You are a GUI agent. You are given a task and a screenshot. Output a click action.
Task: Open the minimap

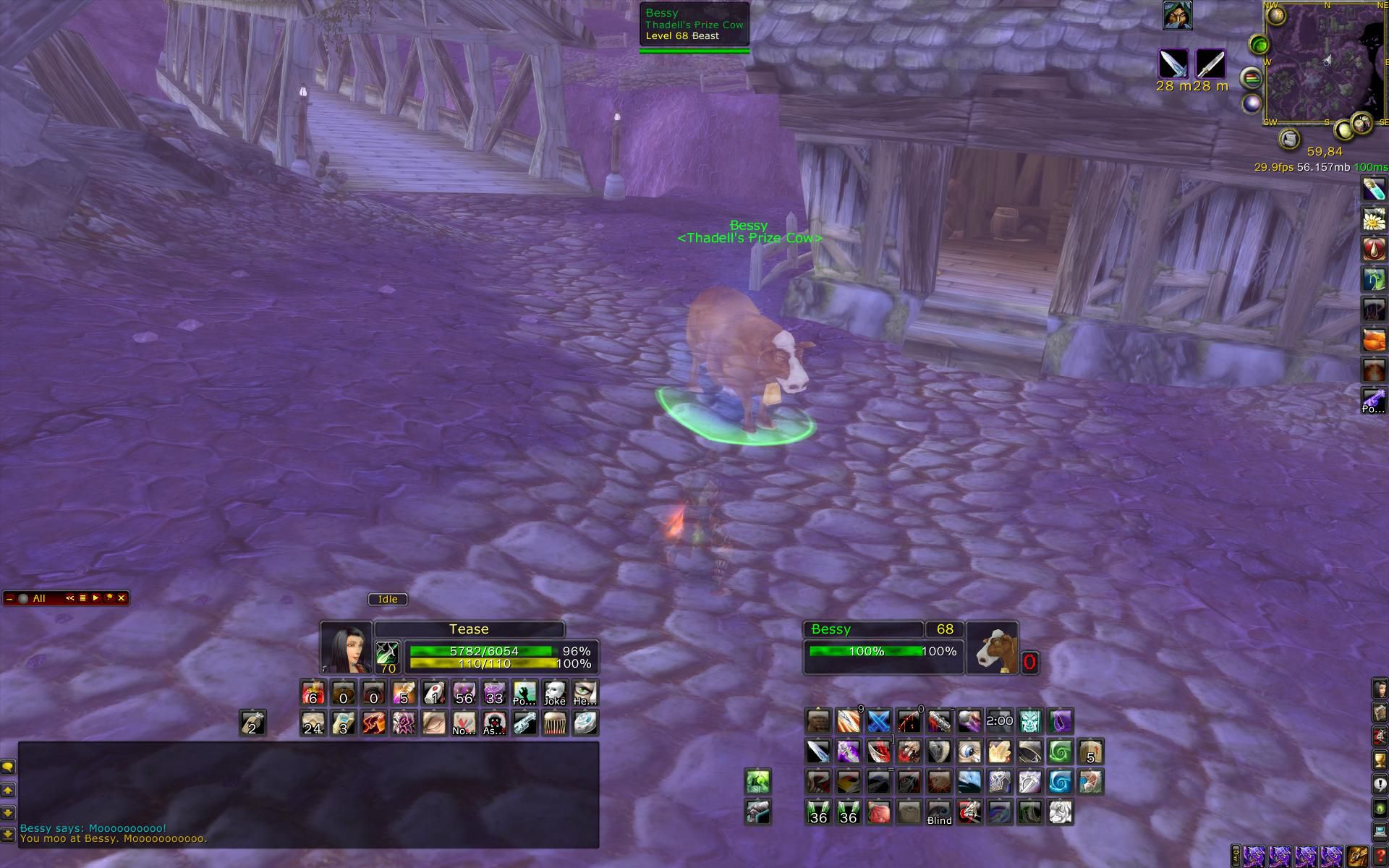(x=1322, y=64)
